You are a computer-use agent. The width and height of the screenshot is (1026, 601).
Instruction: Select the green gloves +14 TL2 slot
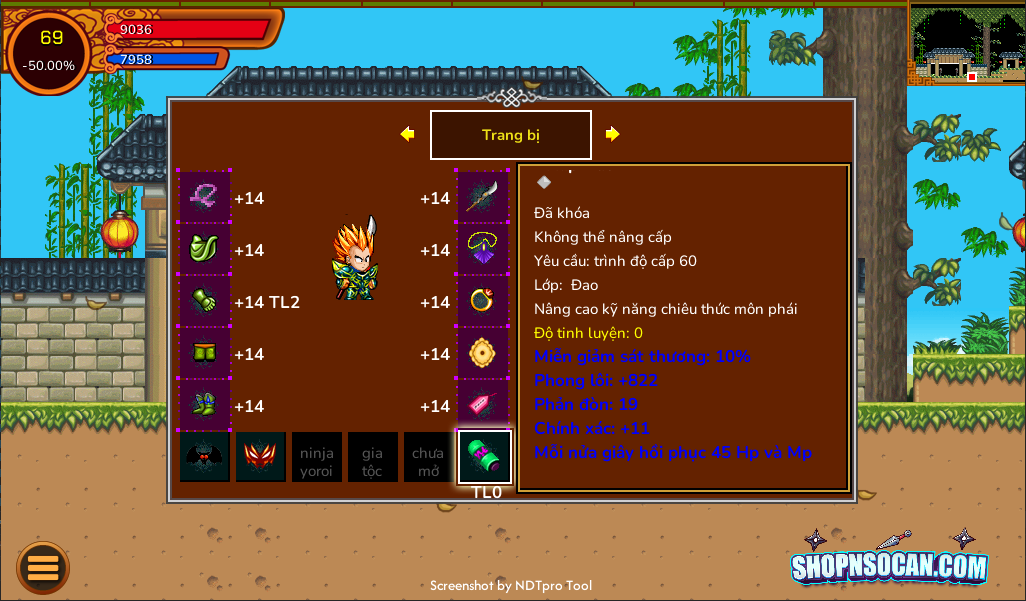tap(205, 302)
